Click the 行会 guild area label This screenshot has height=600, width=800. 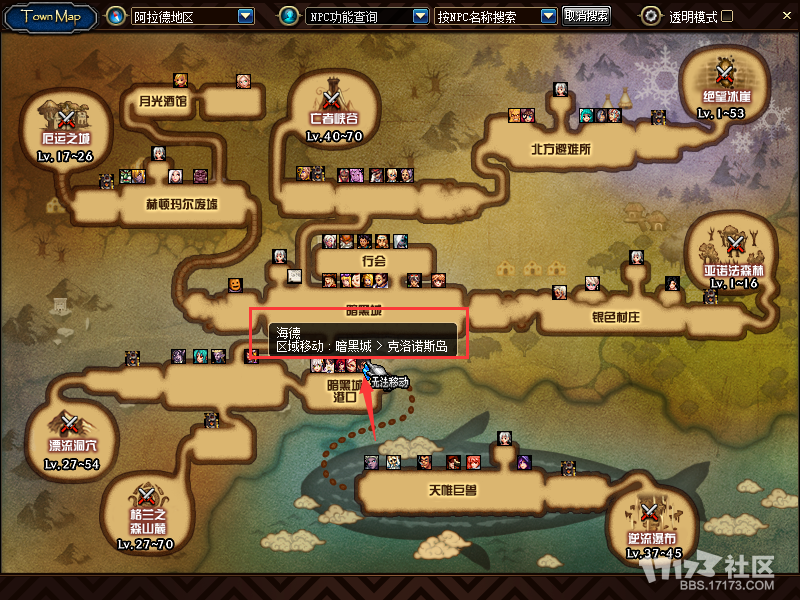pos(373,260)
